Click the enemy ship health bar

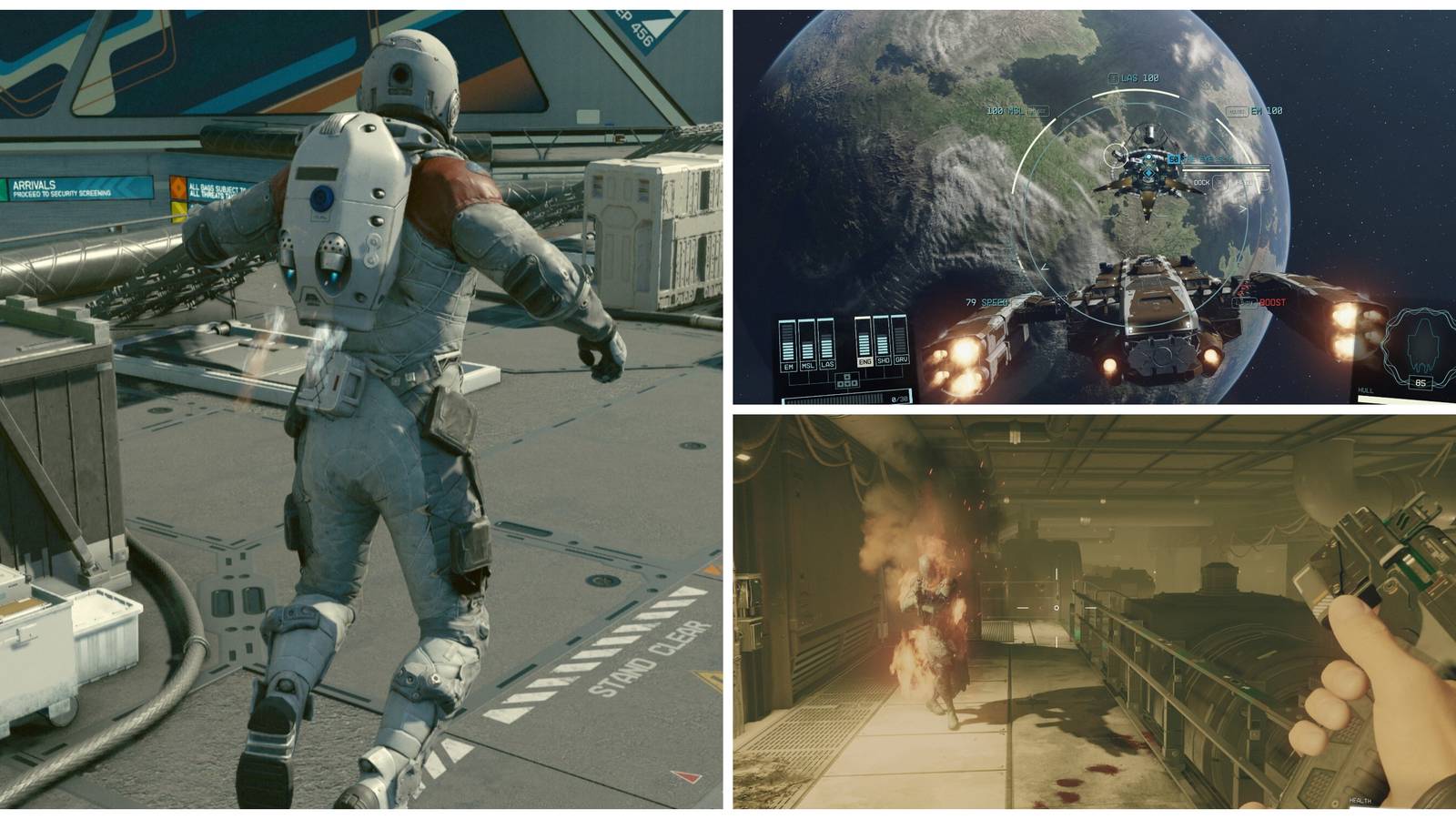point(1226,168)
